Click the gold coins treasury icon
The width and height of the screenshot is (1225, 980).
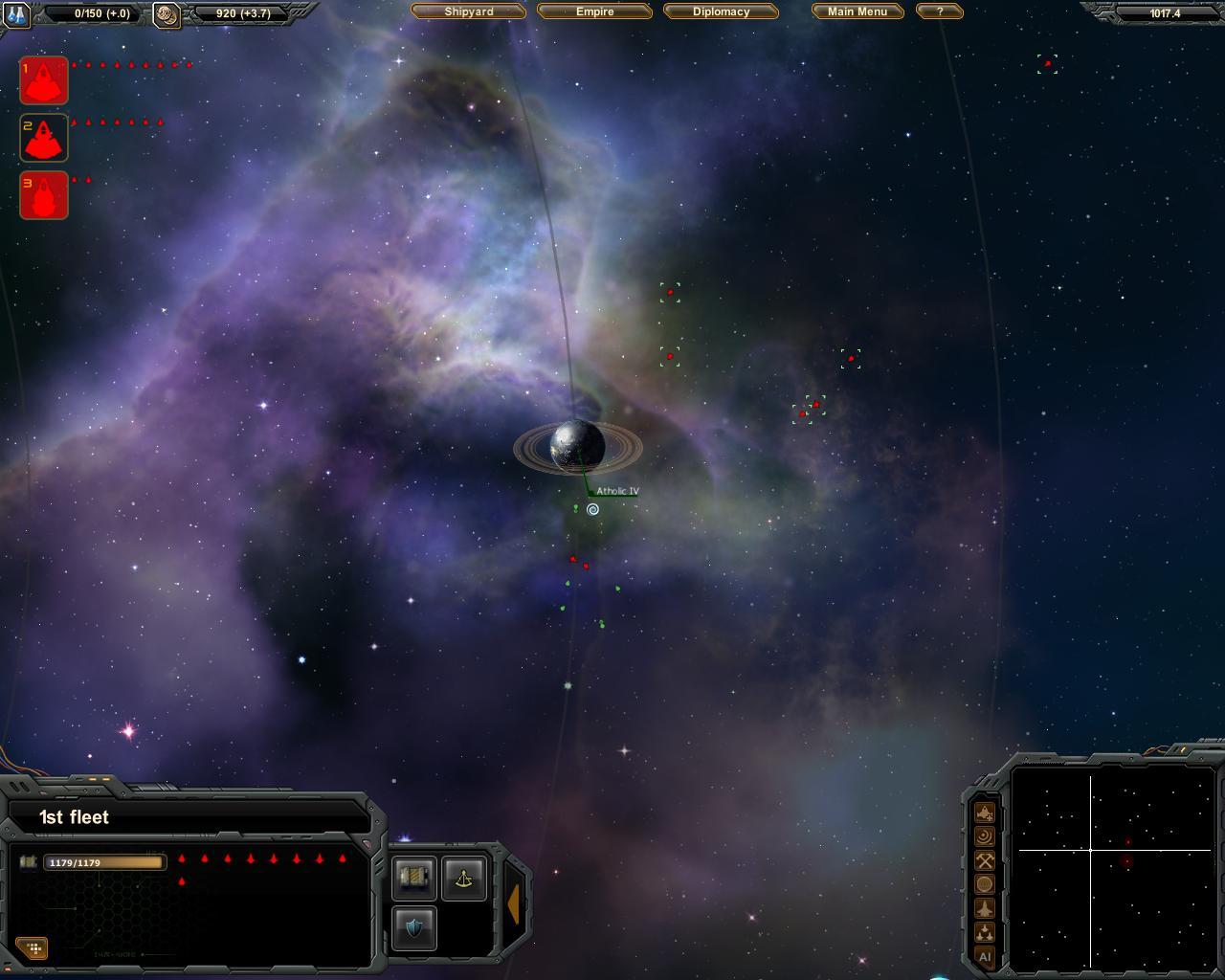point(167,14)
